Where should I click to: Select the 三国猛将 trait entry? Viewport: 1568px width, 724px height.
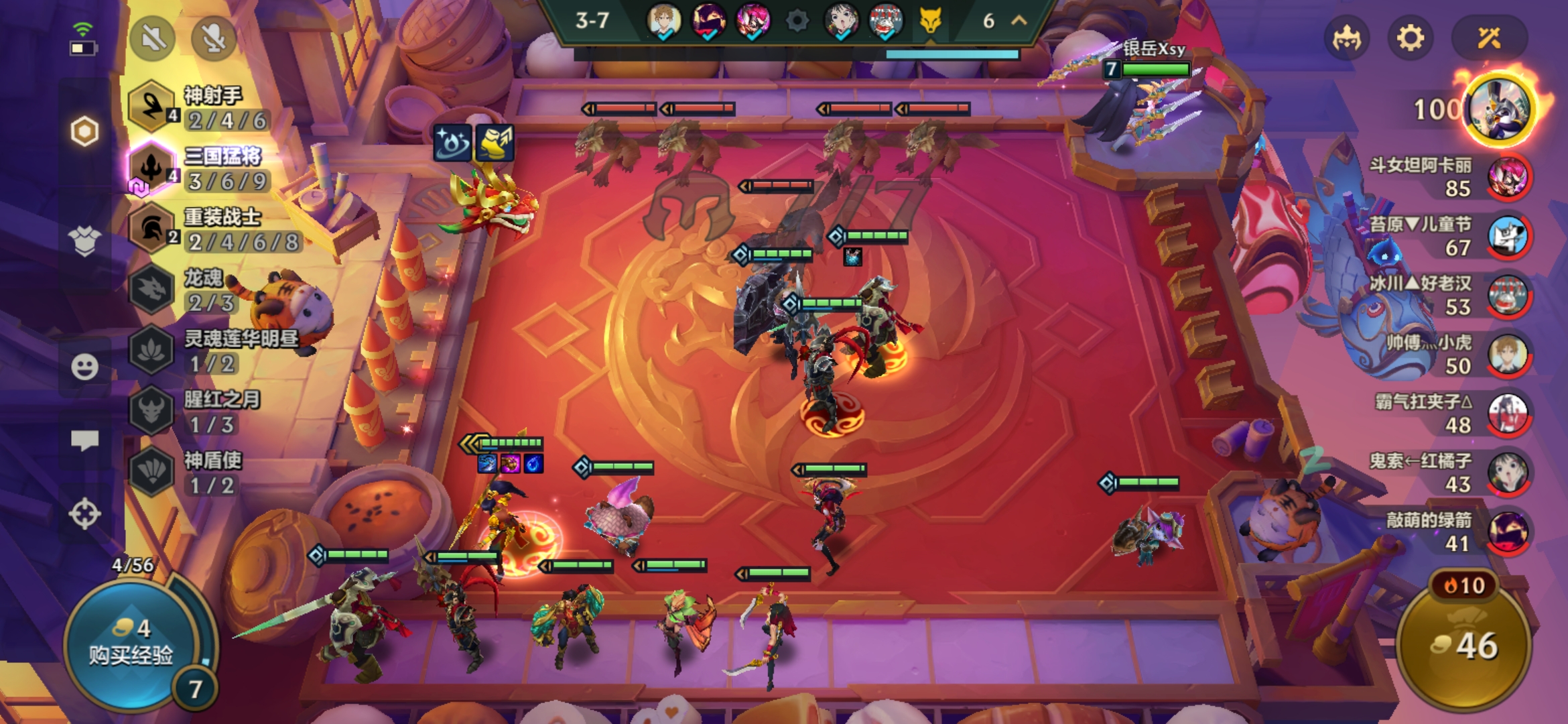coord(201,168)
